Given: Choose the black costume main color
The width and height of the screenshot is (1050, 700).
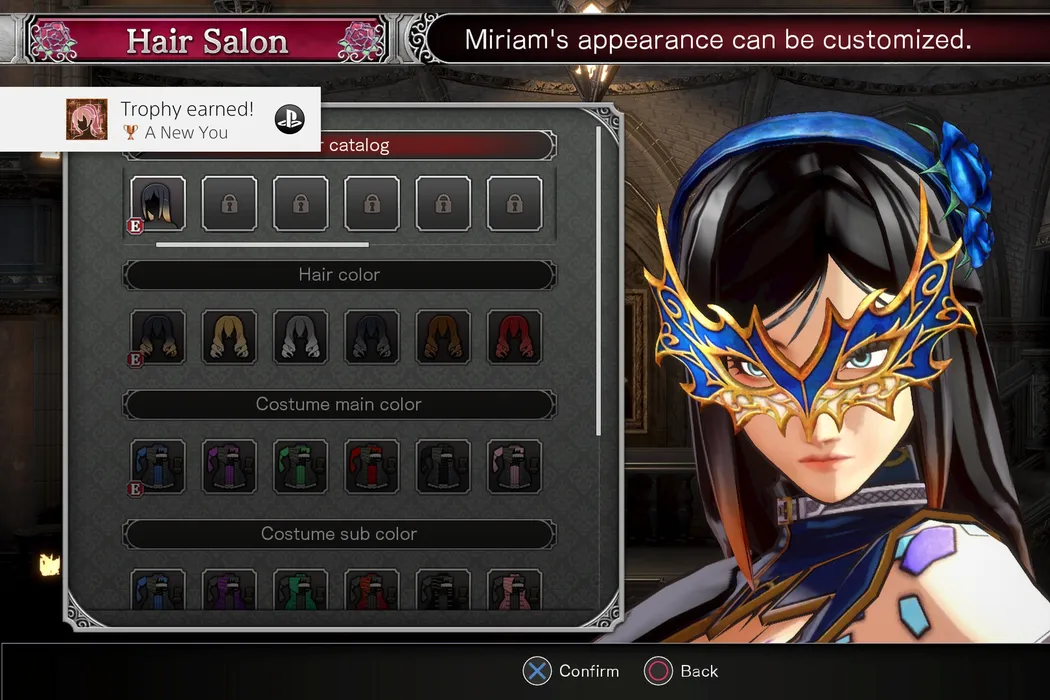Looking at the screenshot, I should point(443,466).
